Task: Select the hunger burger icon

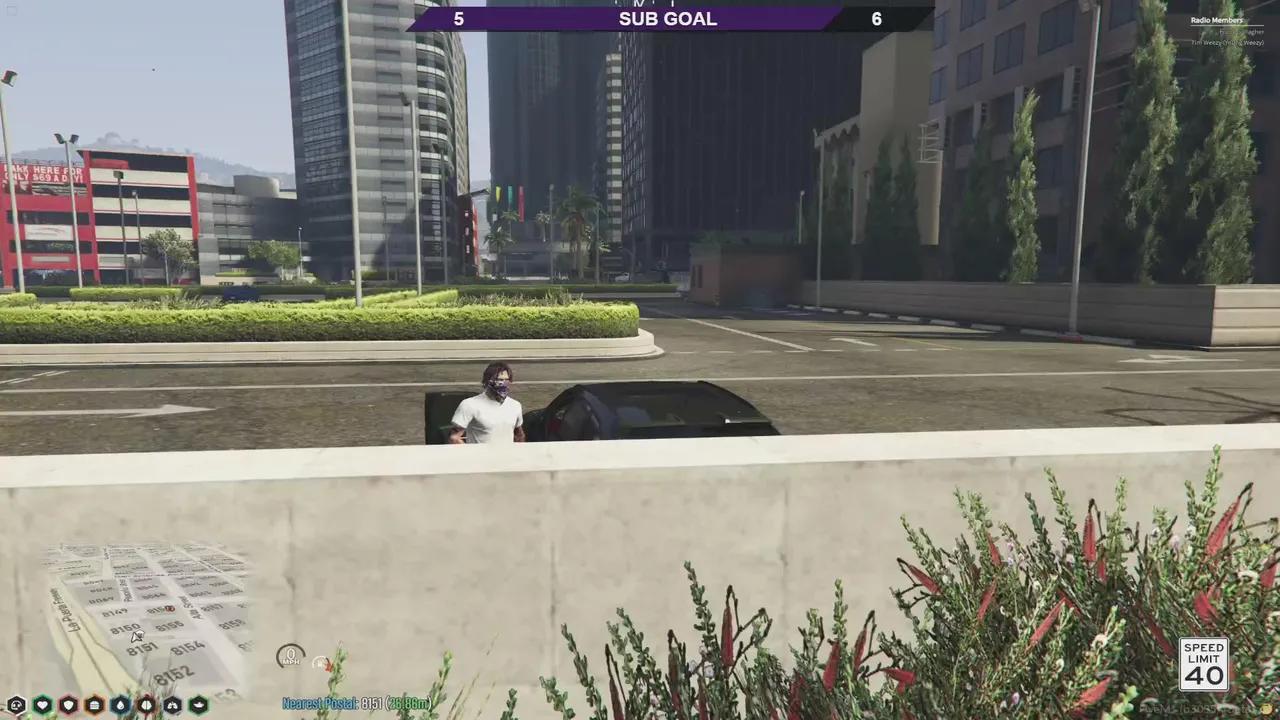Action: [93, 705]
